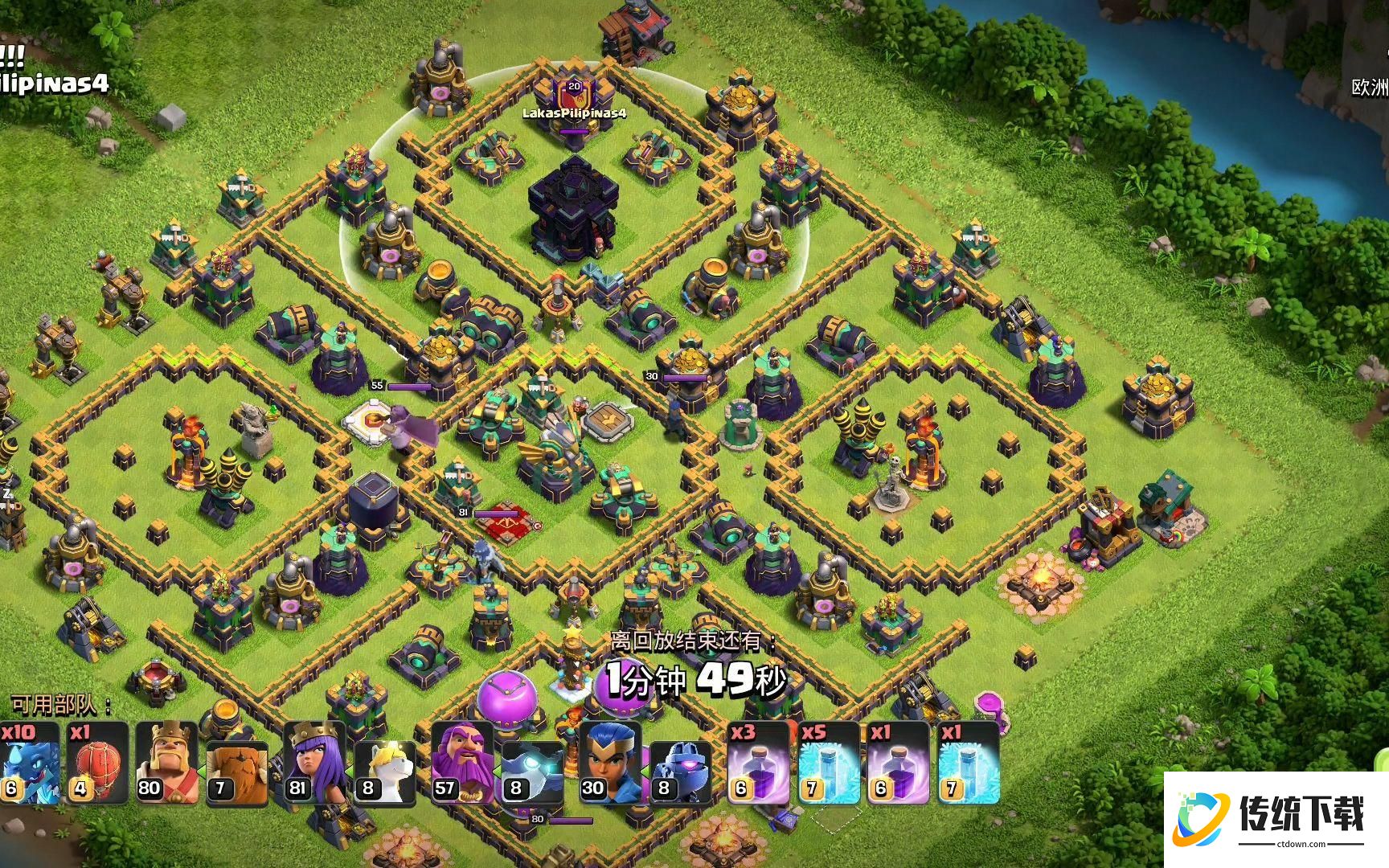The image size is (1389, 868).
Task: Select the Royal Champion hero slot
Action: coord(610,764)
